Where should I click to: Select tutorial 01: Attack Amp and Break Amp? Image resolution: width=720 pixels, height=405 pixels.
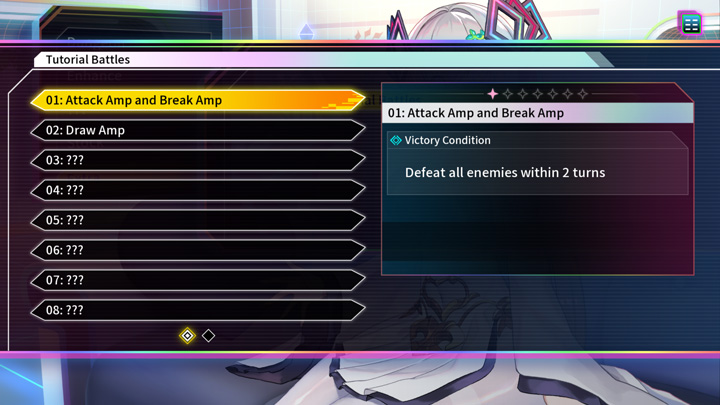pos(197,100)
